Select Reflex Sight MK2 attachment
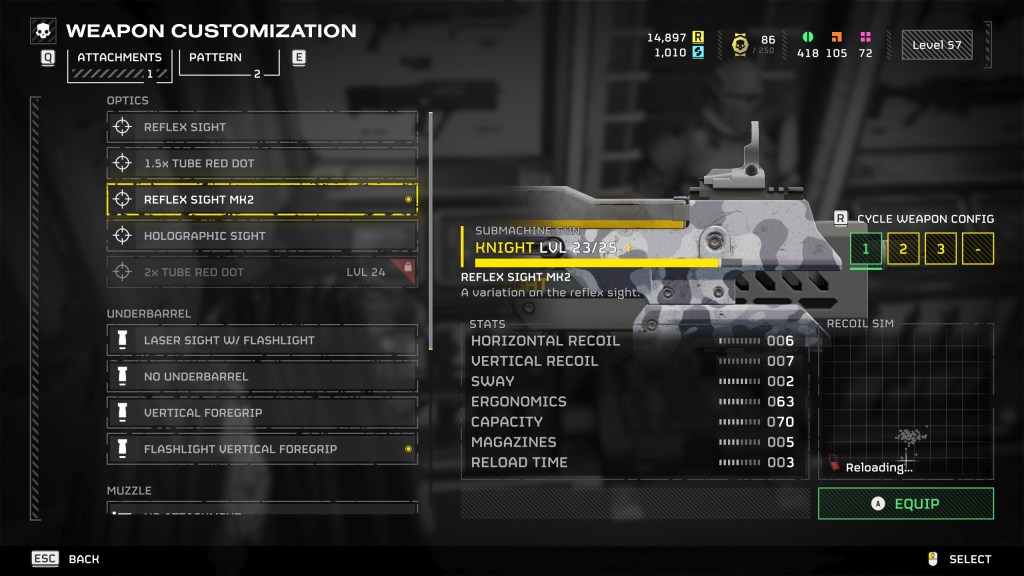 262,199
